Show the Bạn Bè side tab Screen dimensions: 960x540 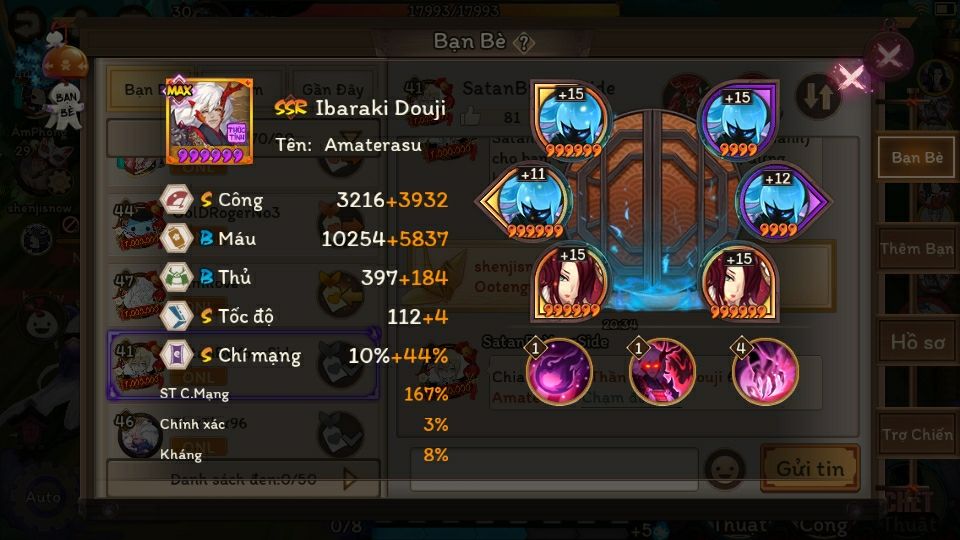[x=916, y=158]
